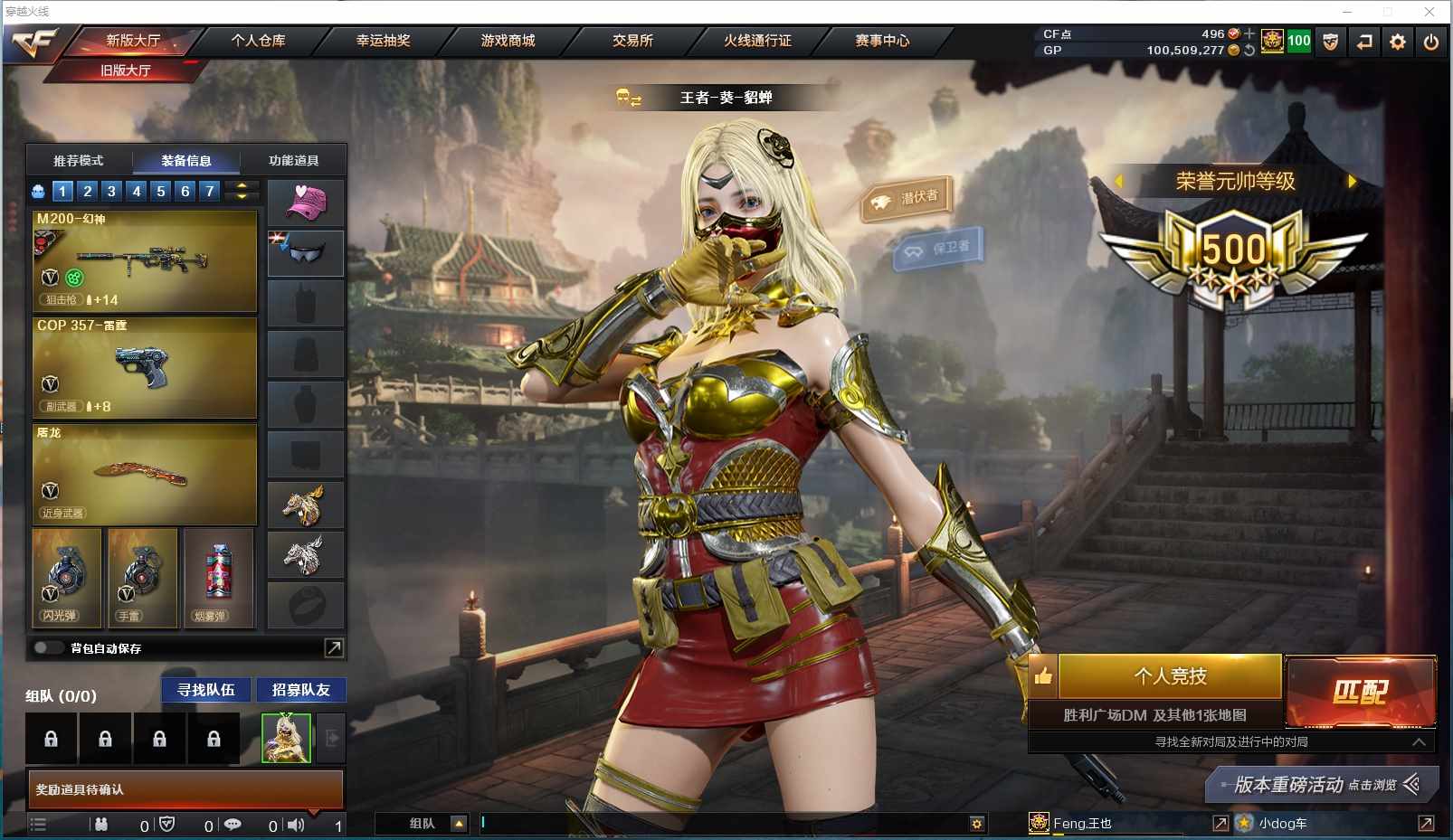Switch to the 功能道具 tab
This screenshot has width=1453, height=840.
click(293, 161)
